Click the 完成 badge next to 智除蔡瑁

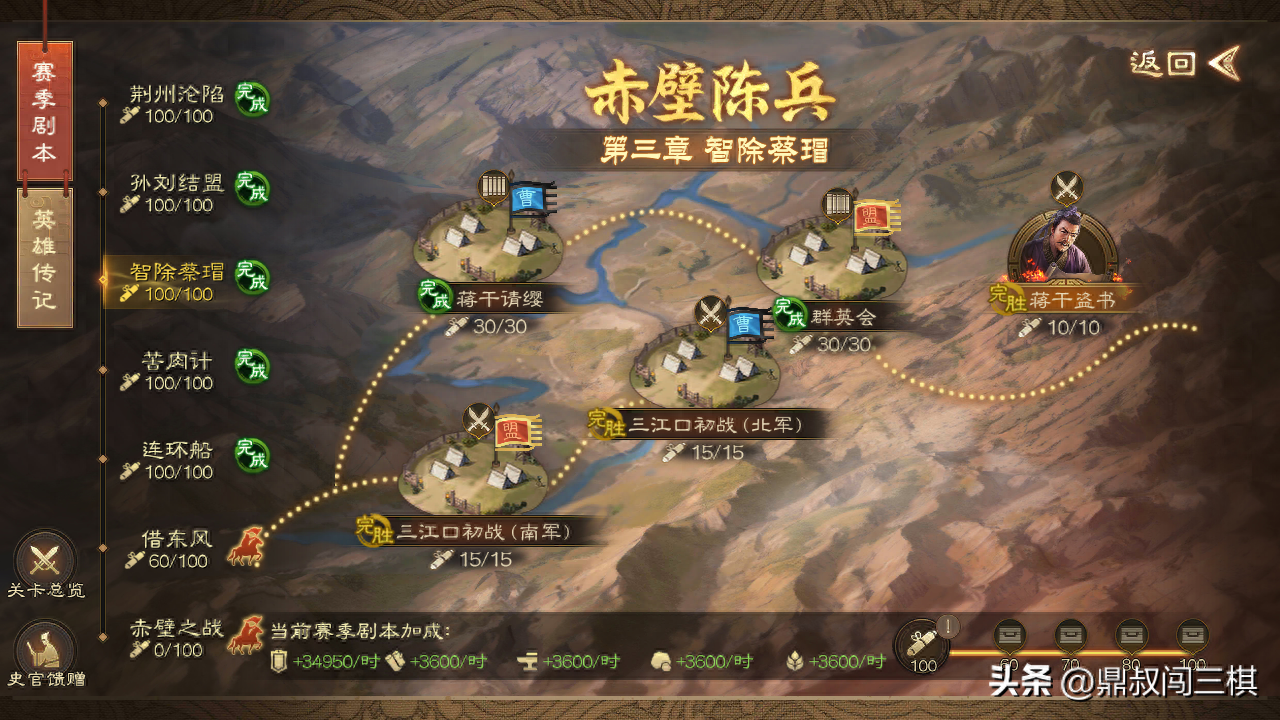click(x=250, y=280)
